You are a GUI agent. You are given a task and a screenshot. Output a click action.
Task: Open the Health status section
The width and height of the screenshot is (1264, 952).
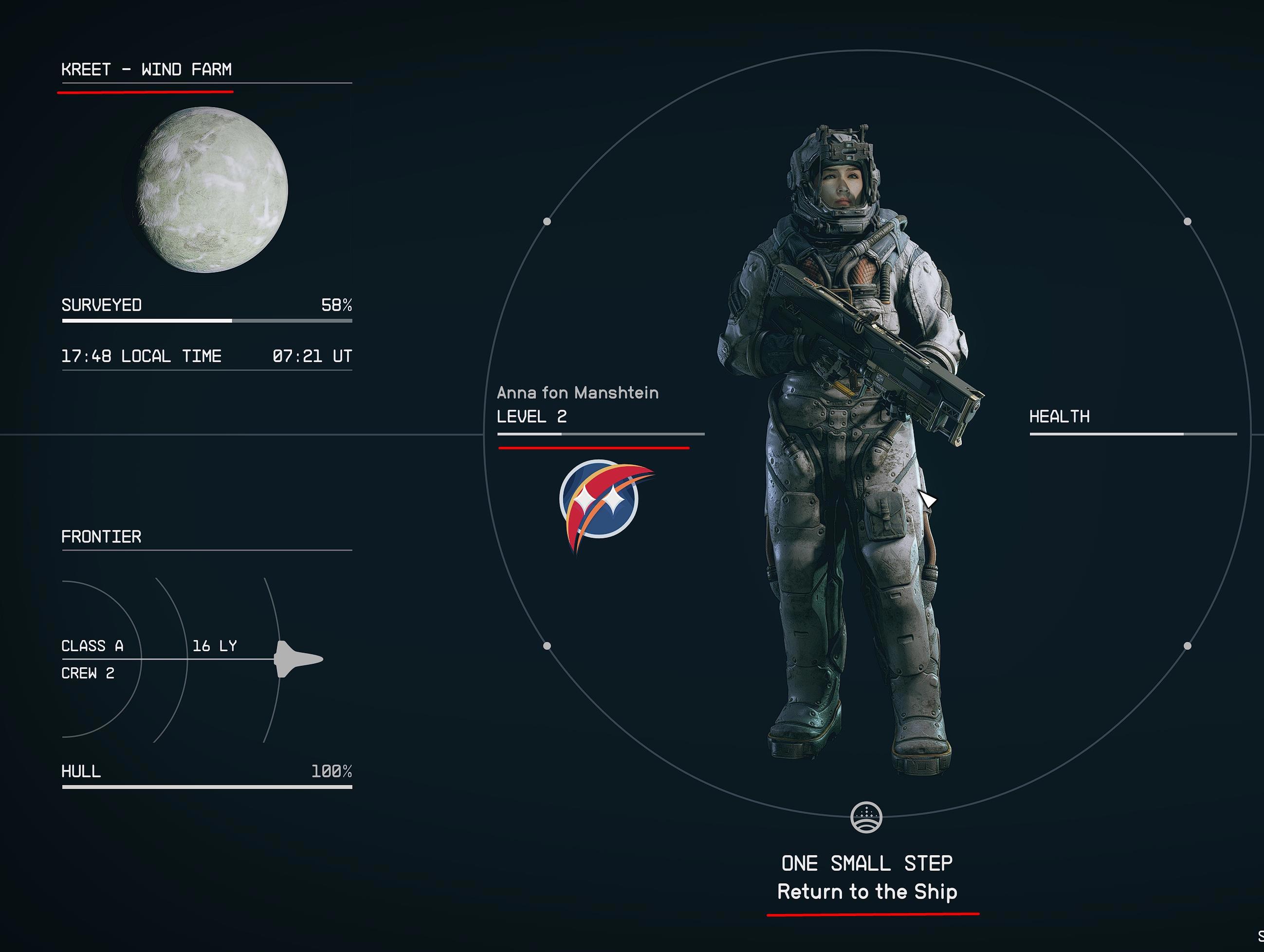tap(1059, 417)
